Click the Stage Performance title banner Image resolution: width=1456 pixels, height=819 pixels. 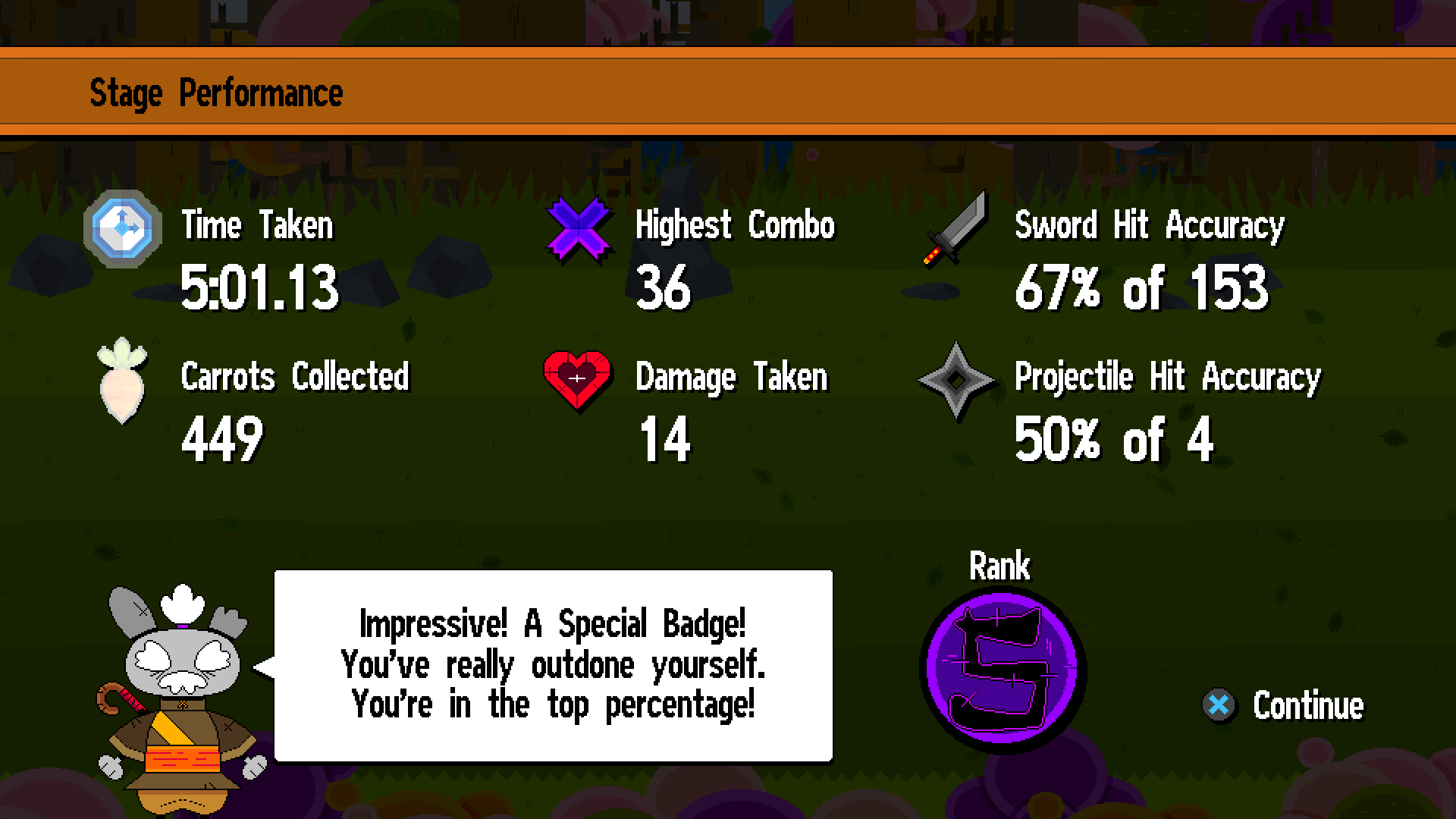tap(218, 92)
